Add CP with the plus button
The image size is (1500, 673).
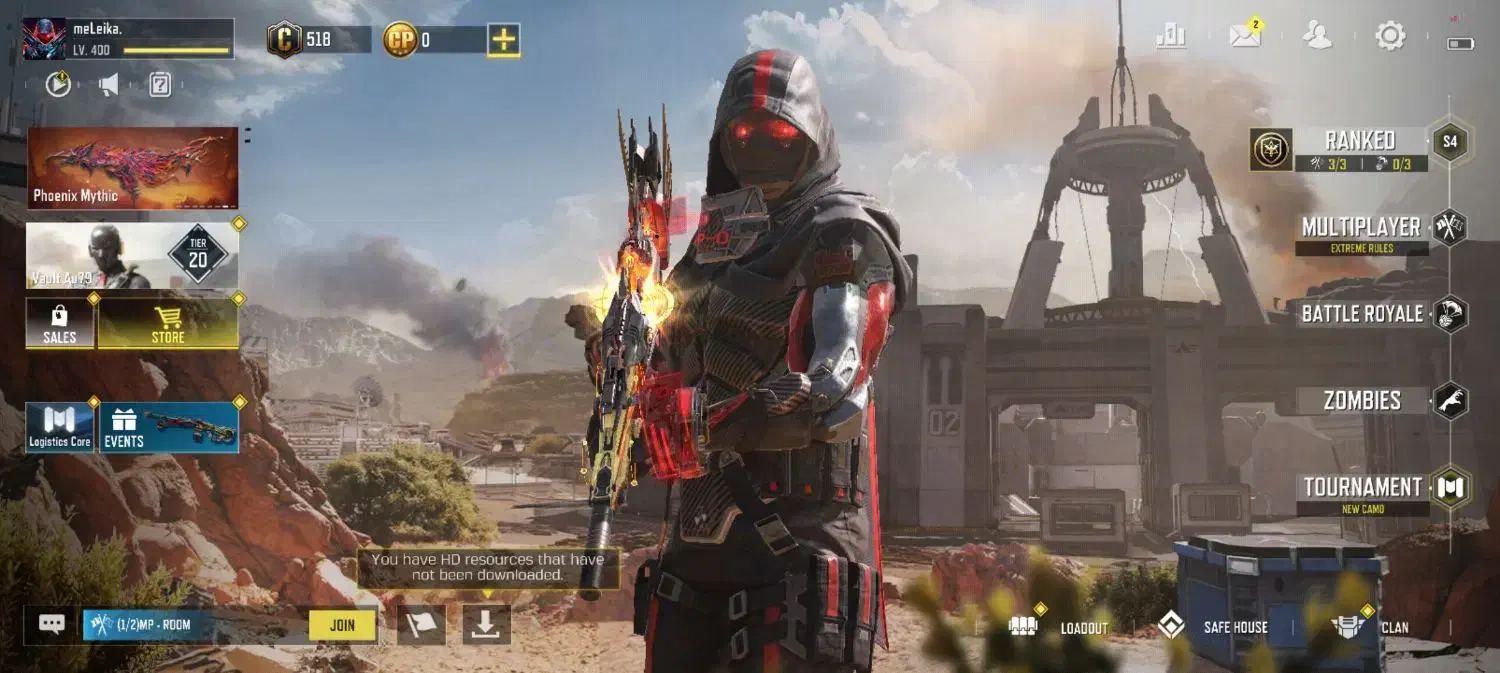503,40
